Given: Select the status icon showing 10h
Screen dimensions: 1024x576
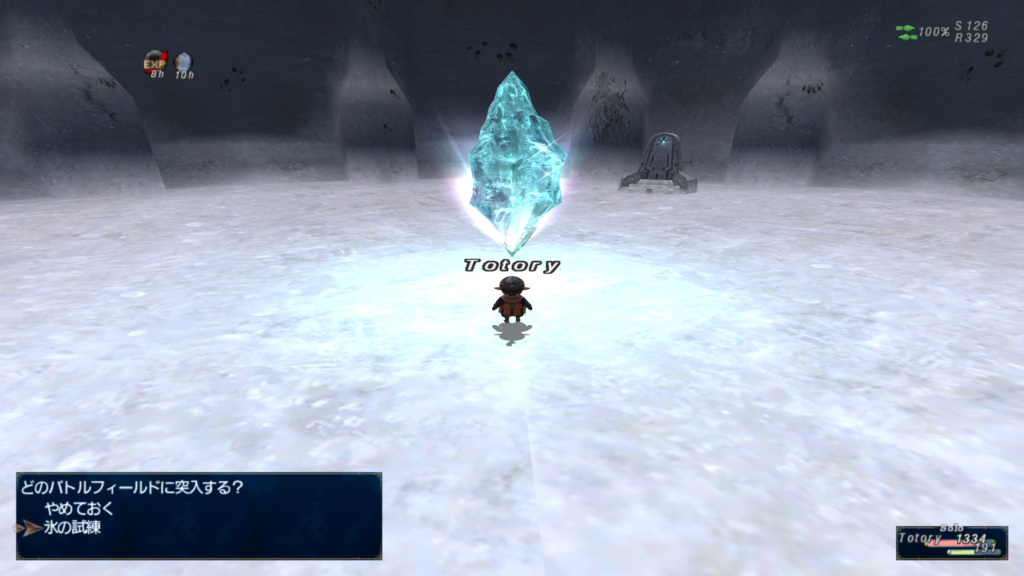Looking at the screenshot, I should pos(183,62).
